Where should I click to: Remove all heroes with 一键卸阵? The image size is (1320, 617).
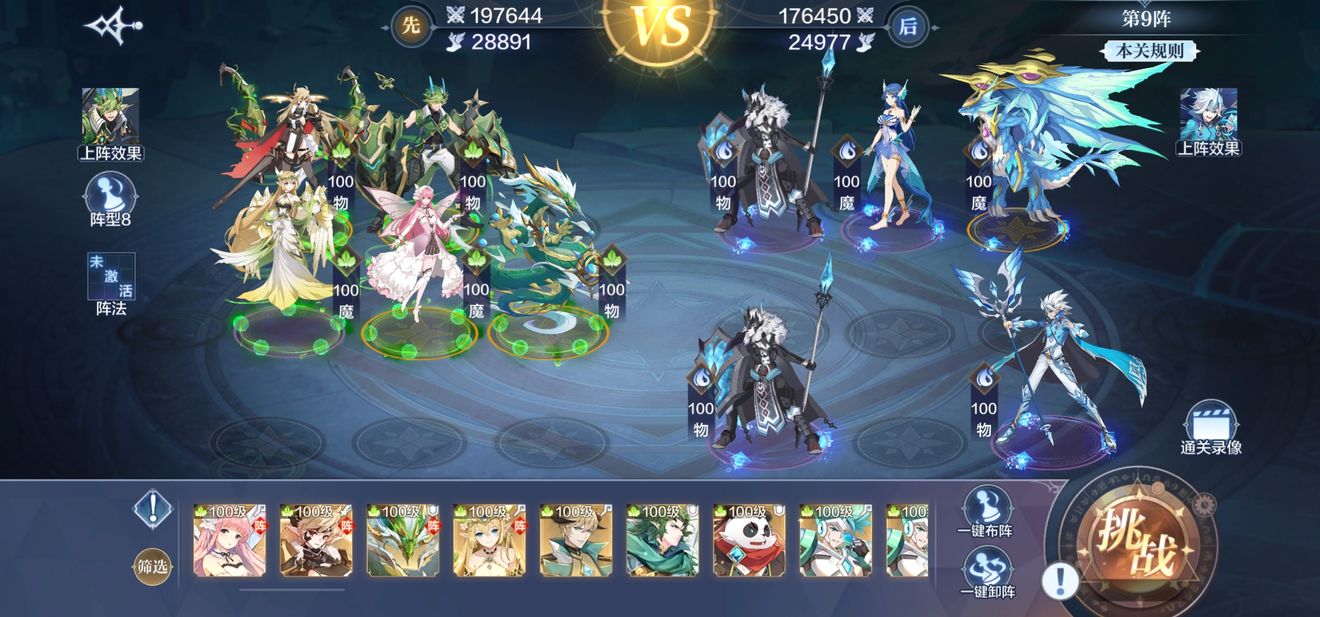click(x=986, y=573)
